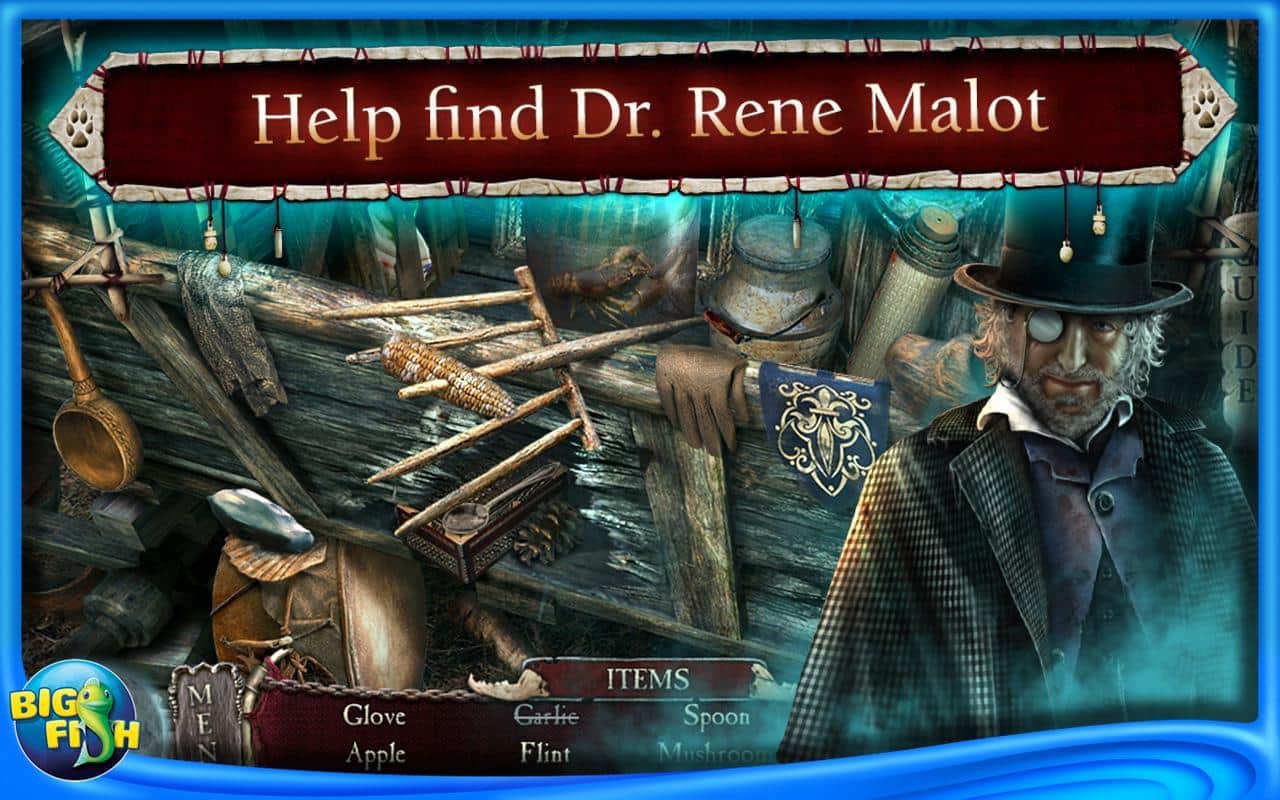Screen dimensions: 1280x800
Task: Expand the ITEMS banner
Action: 648,679
